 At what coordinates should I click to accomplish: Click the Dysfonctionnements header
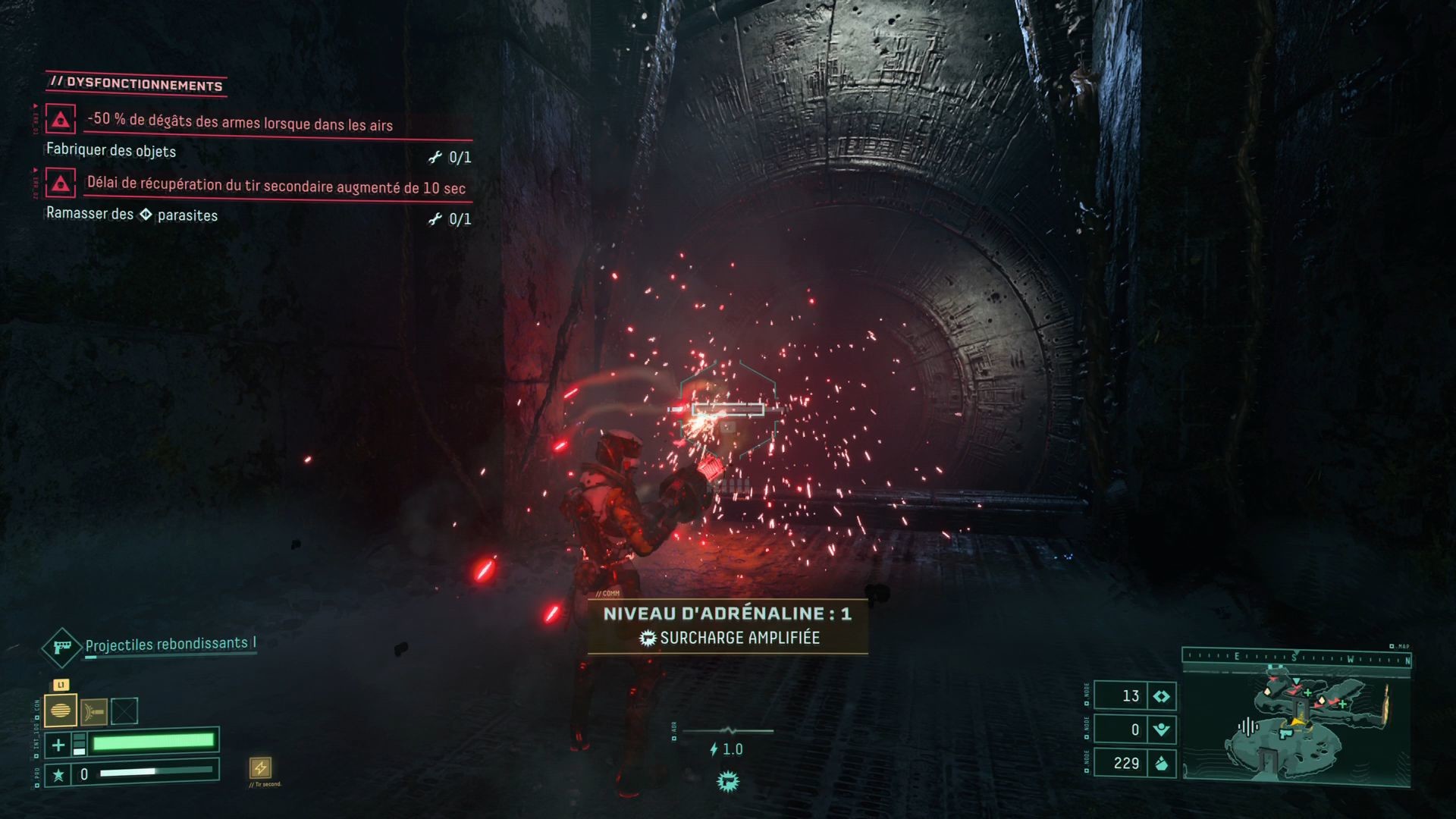point(136,84)
